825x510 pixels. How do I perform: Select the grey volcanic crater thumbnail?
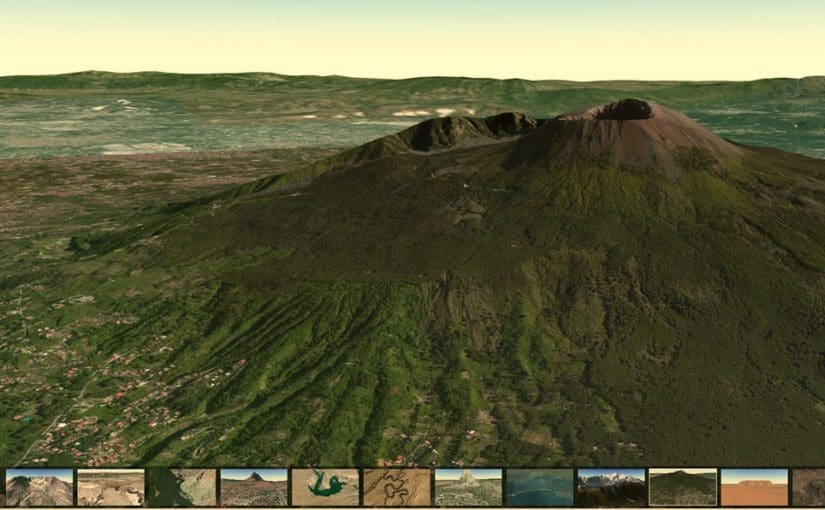click(x=39, y=487)
